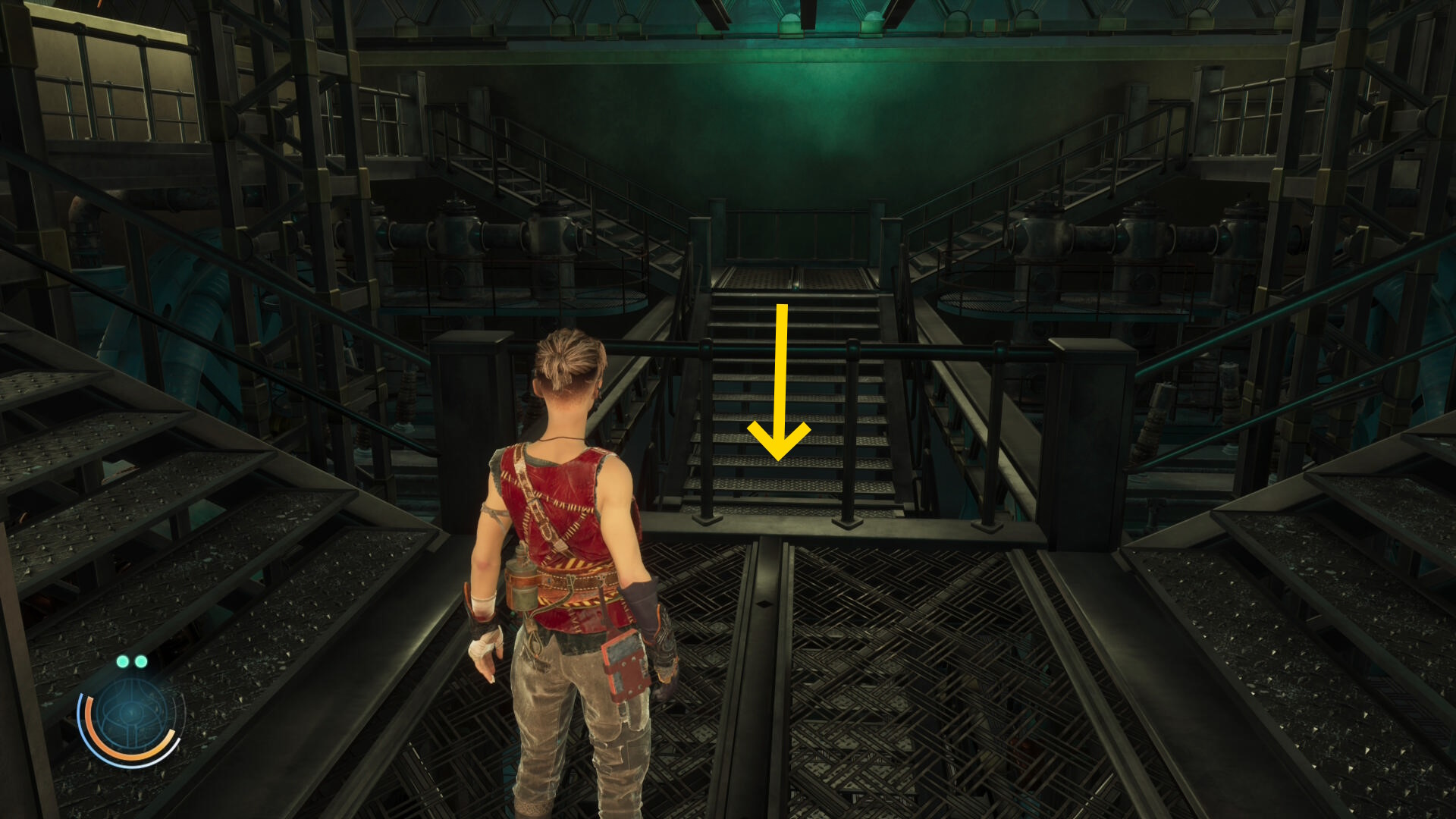Click the circular eye emblem HUD icon

[x=130, y=714]
